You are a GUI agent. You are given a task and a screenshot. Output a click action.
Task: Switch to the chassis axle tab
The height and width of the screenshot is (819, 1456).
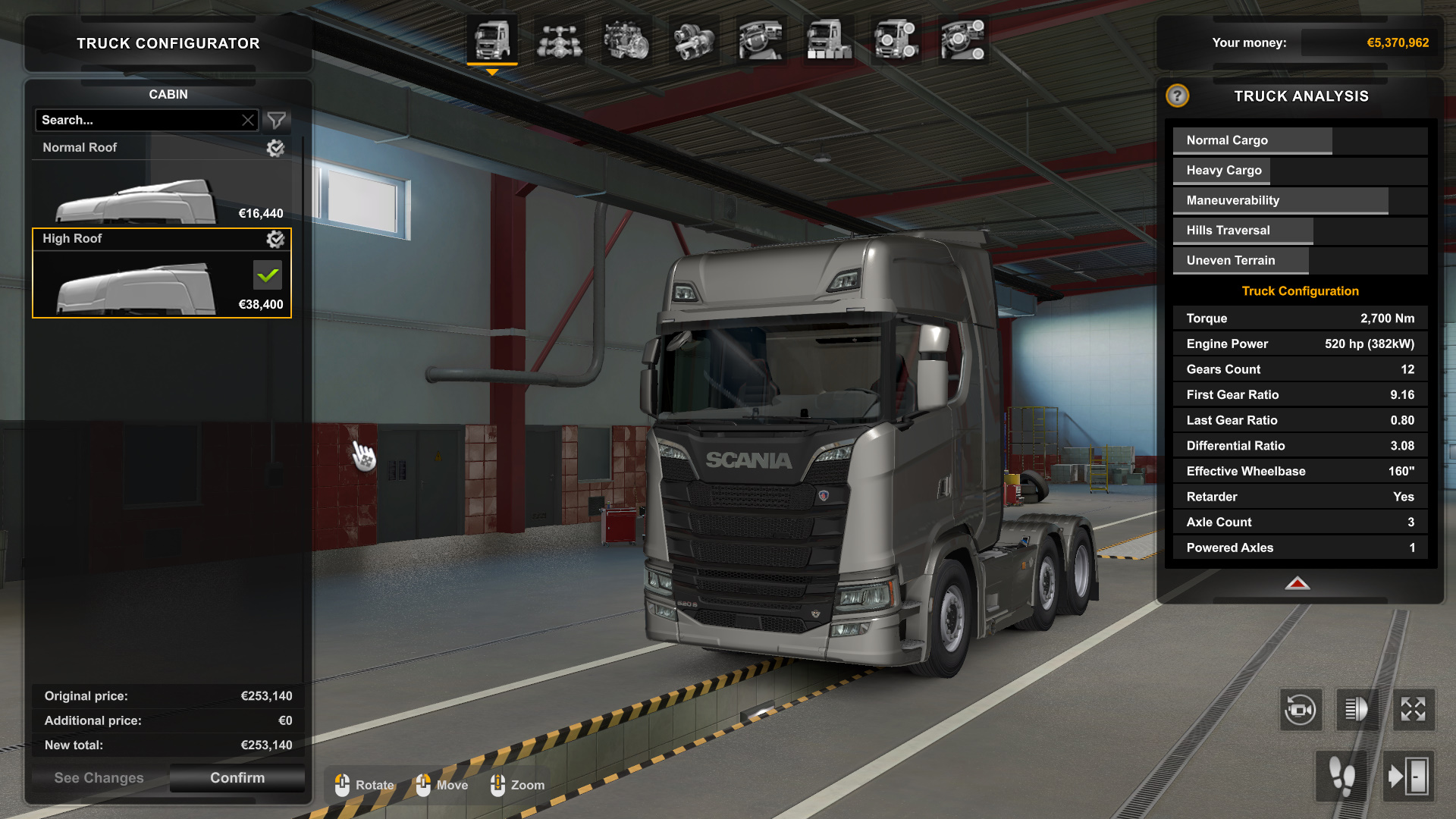pyautogui.click(x=560, y=39)
